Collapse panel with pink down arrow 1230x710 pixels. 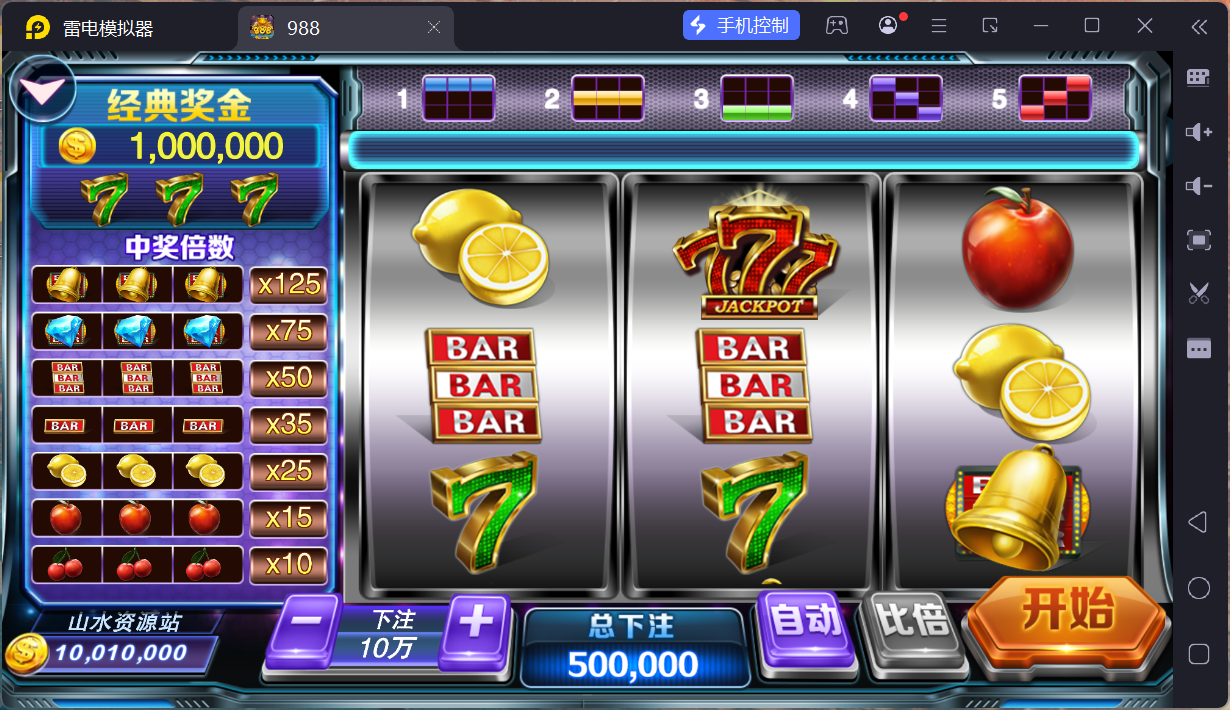click(x=44, y=88)
